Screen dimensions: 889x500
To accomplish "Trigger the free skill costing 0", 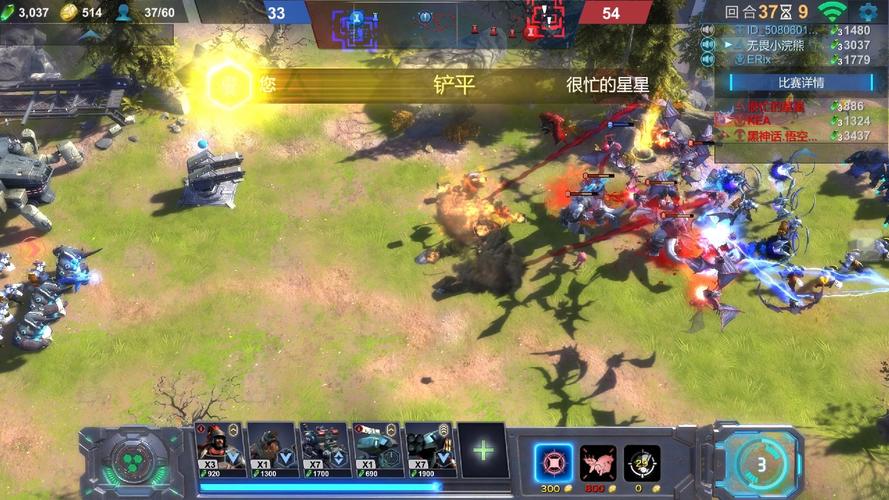I will point(642,463).
